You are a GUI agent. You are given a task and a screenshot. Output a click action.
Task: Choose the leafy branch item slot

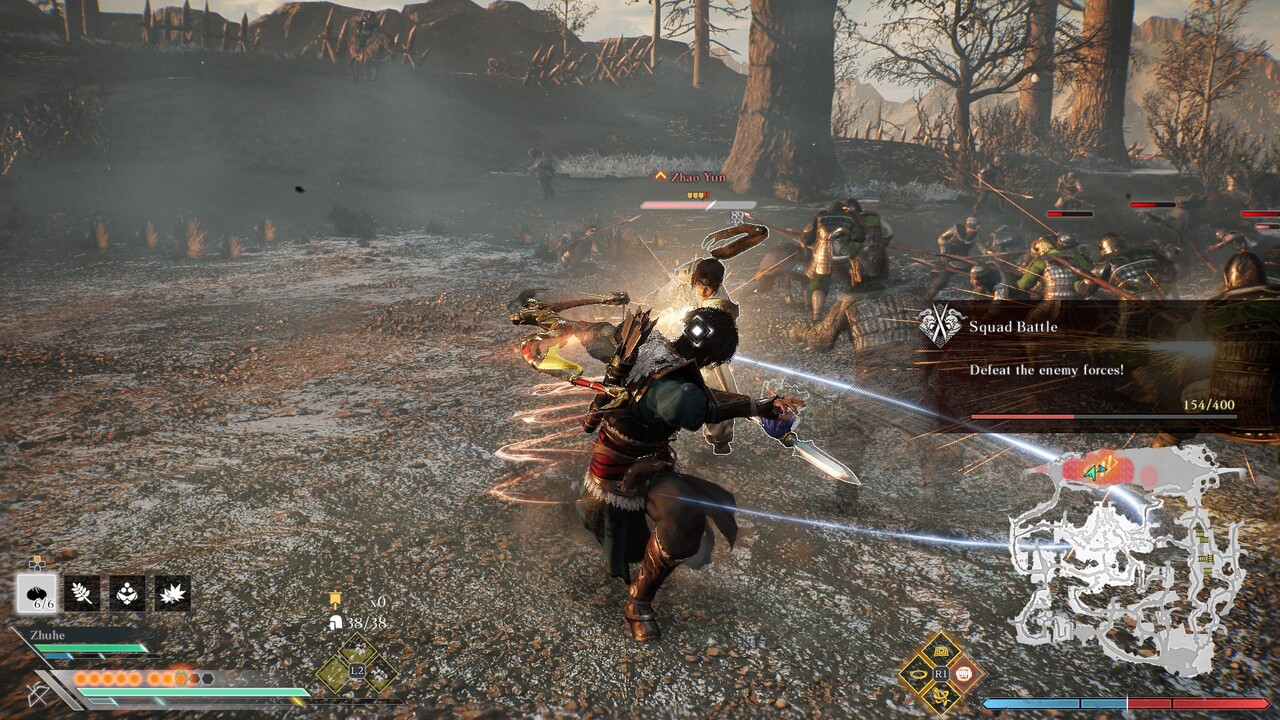pos(82,593)
